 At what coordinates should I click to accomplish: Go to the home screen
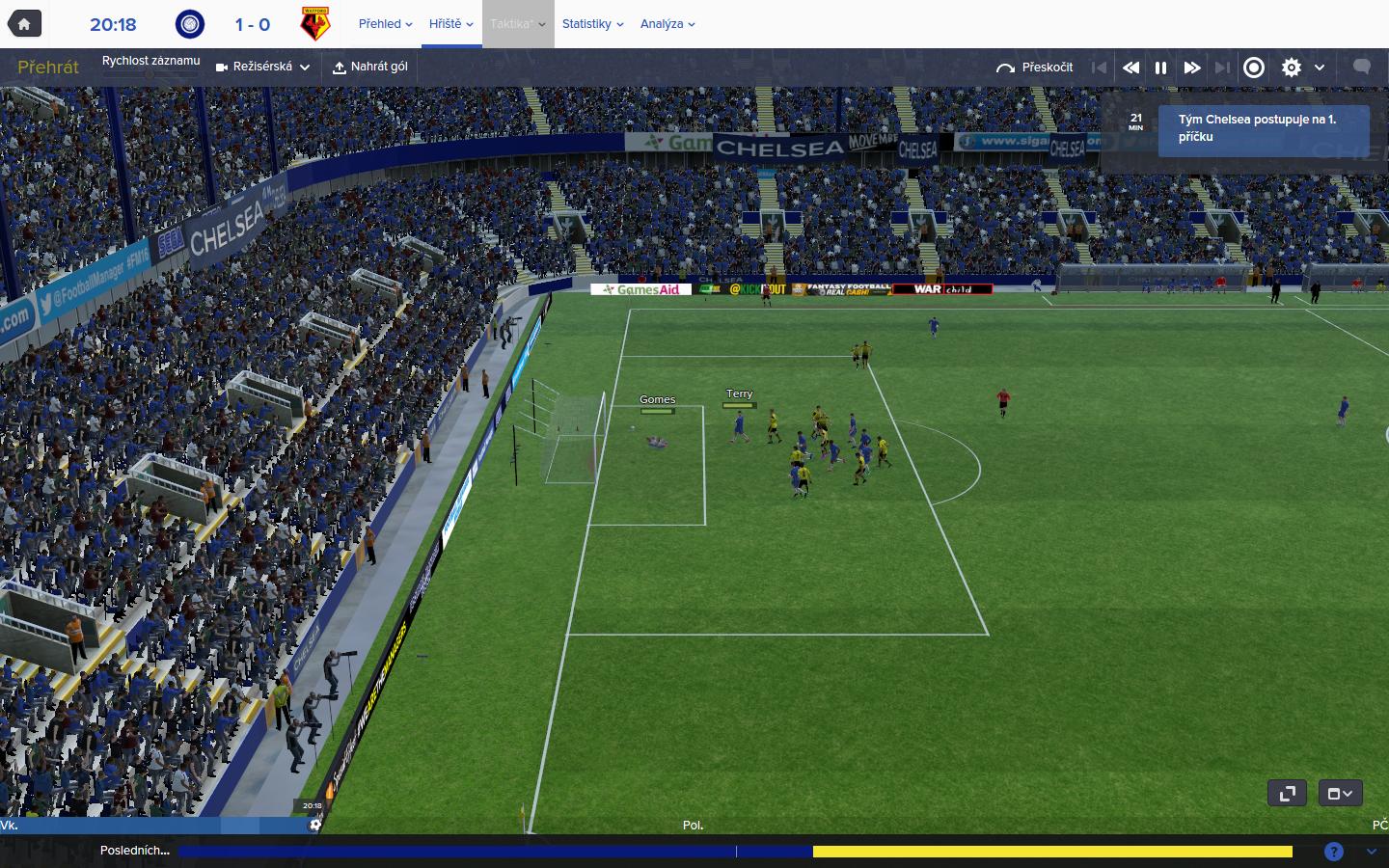(x=24, y=24)
